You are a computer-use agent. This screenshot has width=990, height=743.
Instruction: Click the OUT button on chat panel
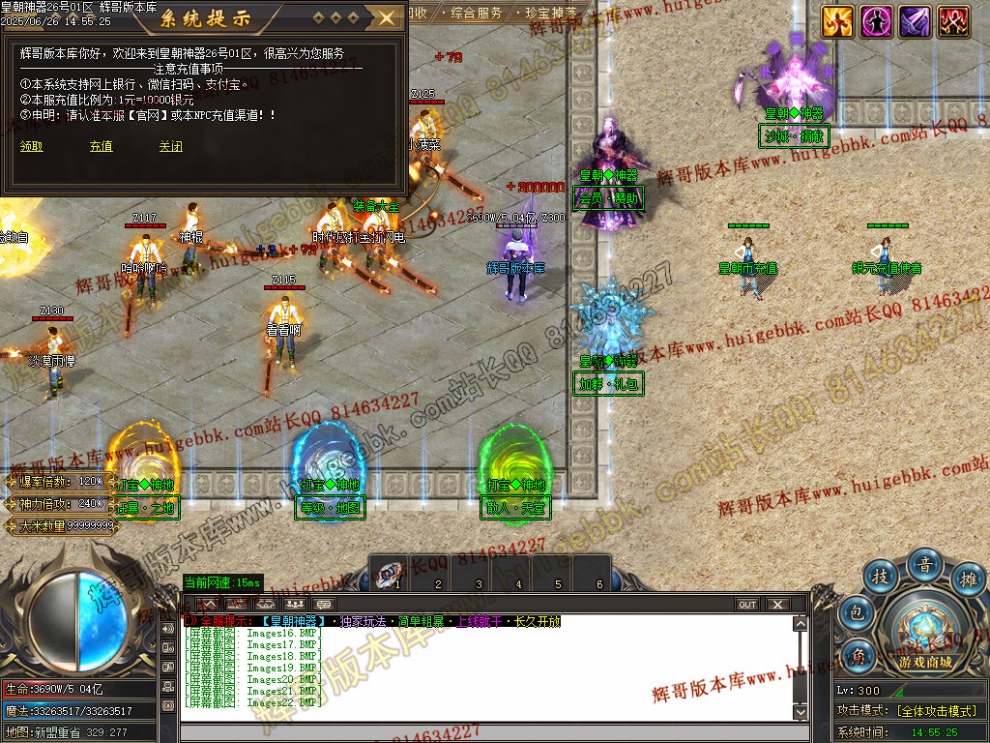[x=747, y=604]
